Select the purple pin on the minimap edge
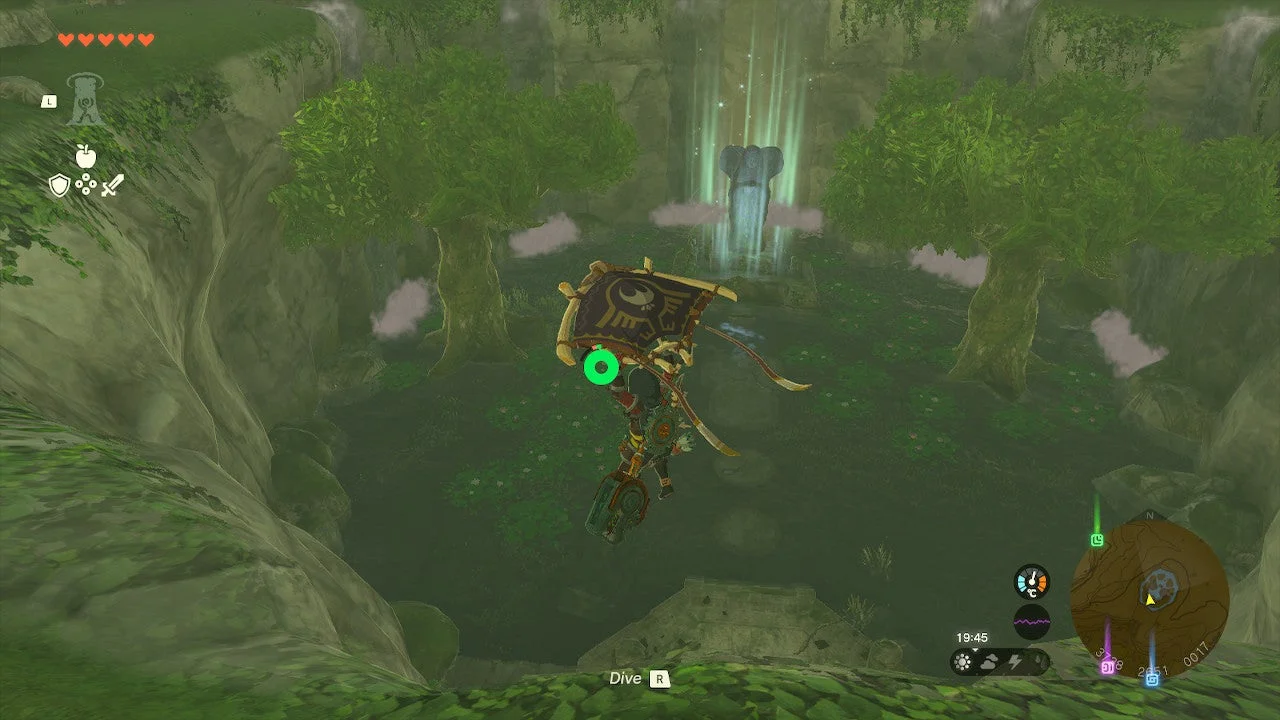Screen dimensions: 1280x720 coord(1107,666)
